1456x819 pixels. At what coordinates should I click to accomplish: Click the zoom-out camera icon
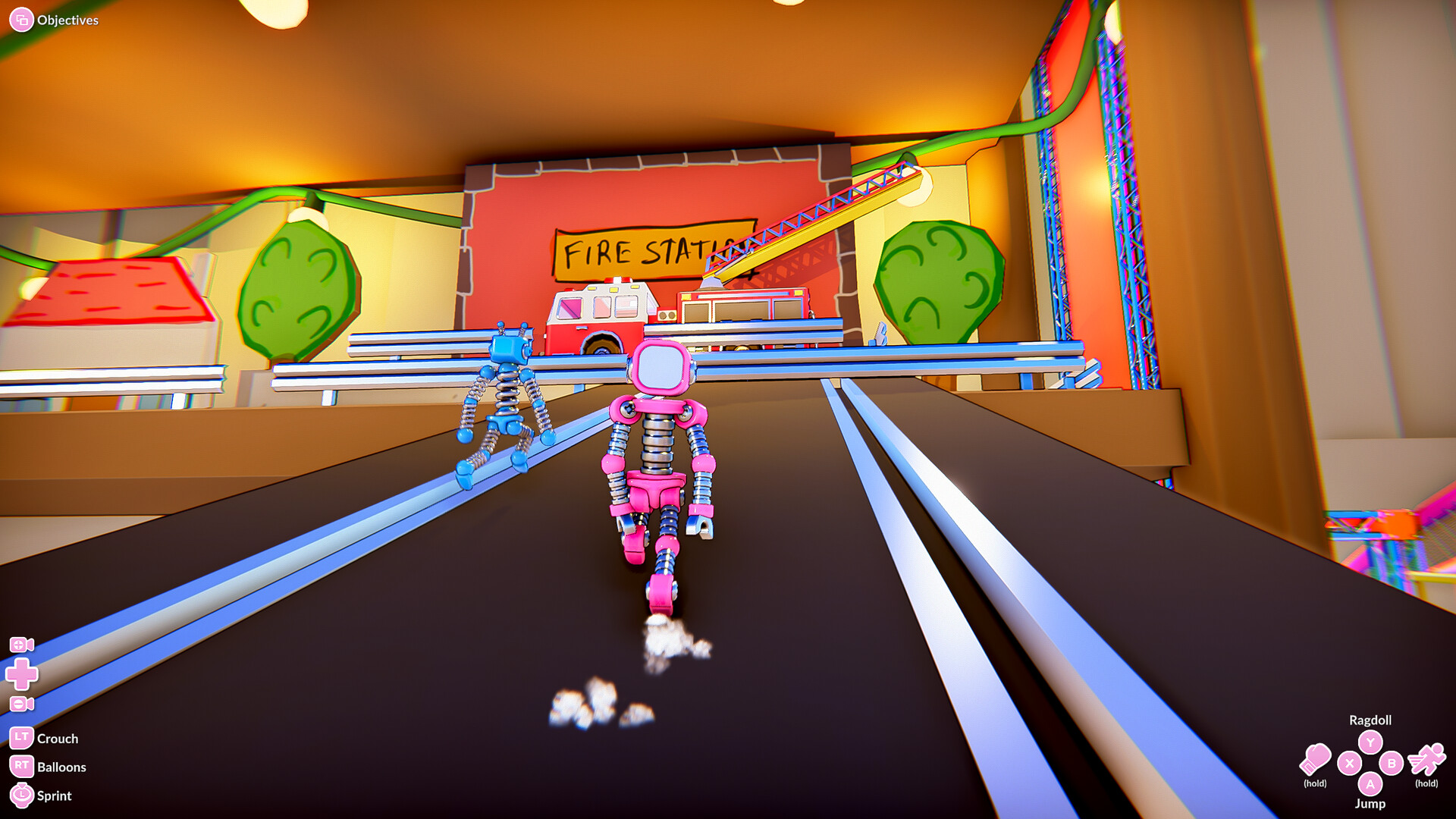22,703
